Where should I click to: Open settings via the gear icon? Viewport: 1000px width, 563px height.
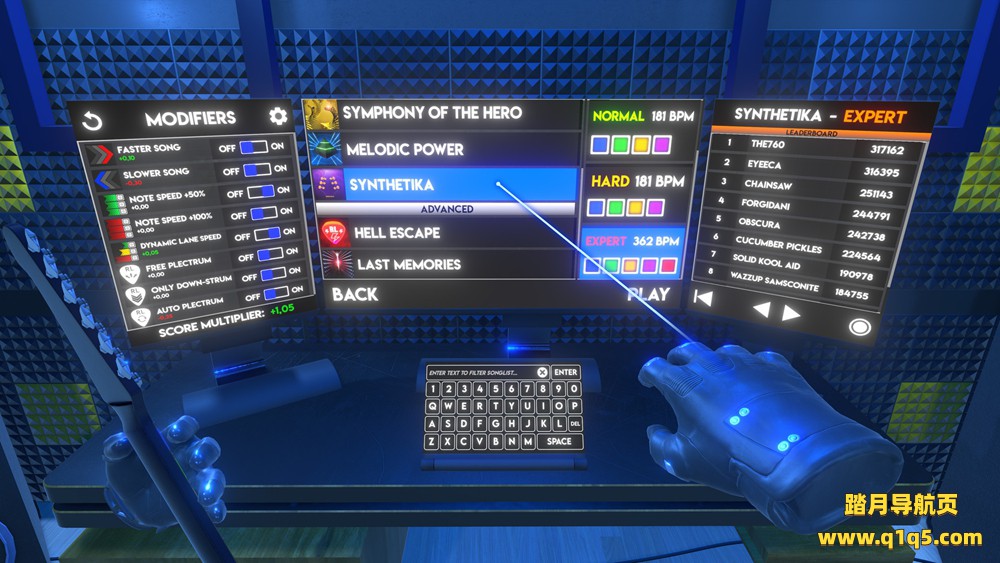tap(278, 116)
